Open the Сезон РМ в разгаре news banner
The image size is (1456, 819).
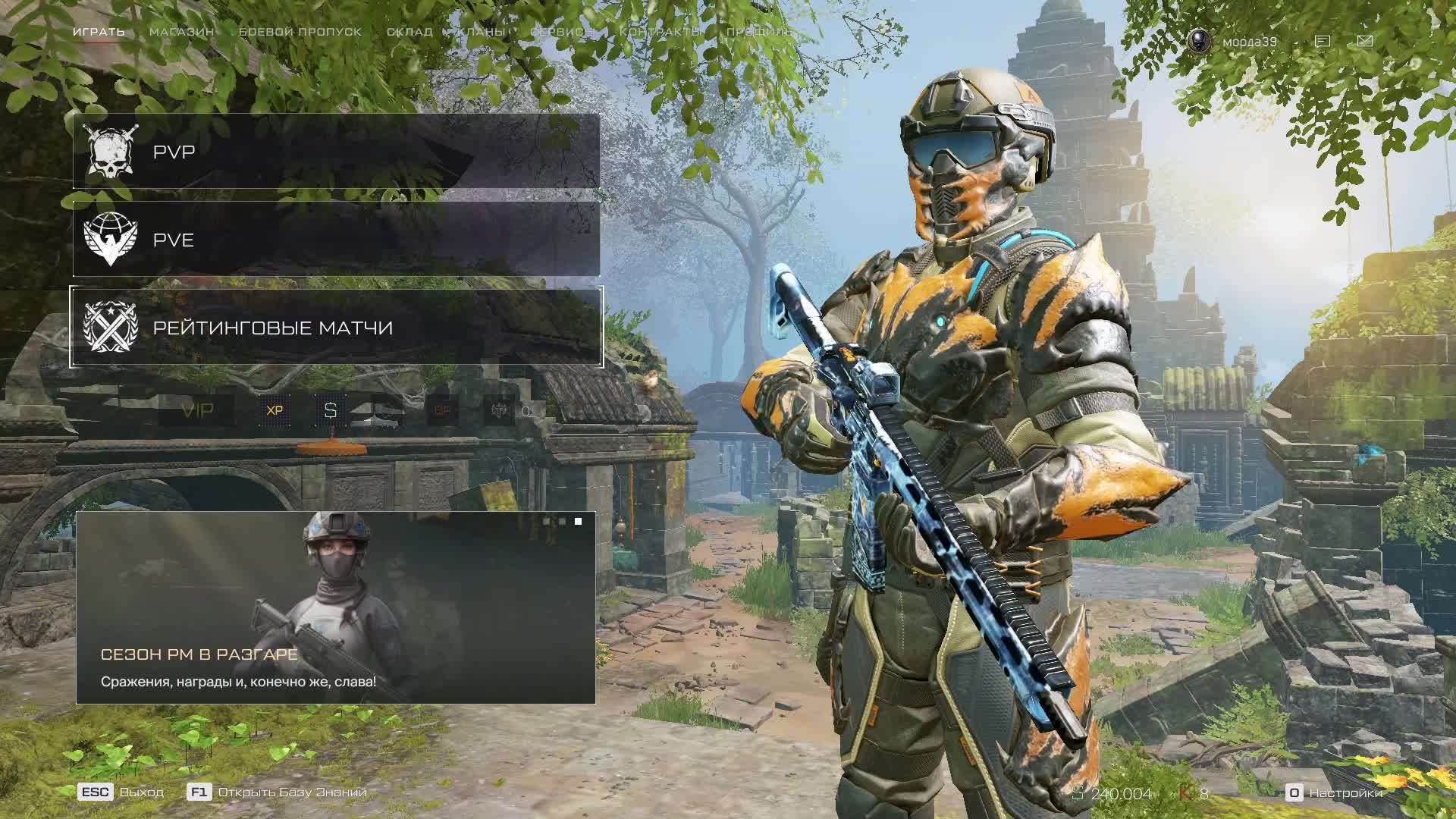tap(336, 607)
